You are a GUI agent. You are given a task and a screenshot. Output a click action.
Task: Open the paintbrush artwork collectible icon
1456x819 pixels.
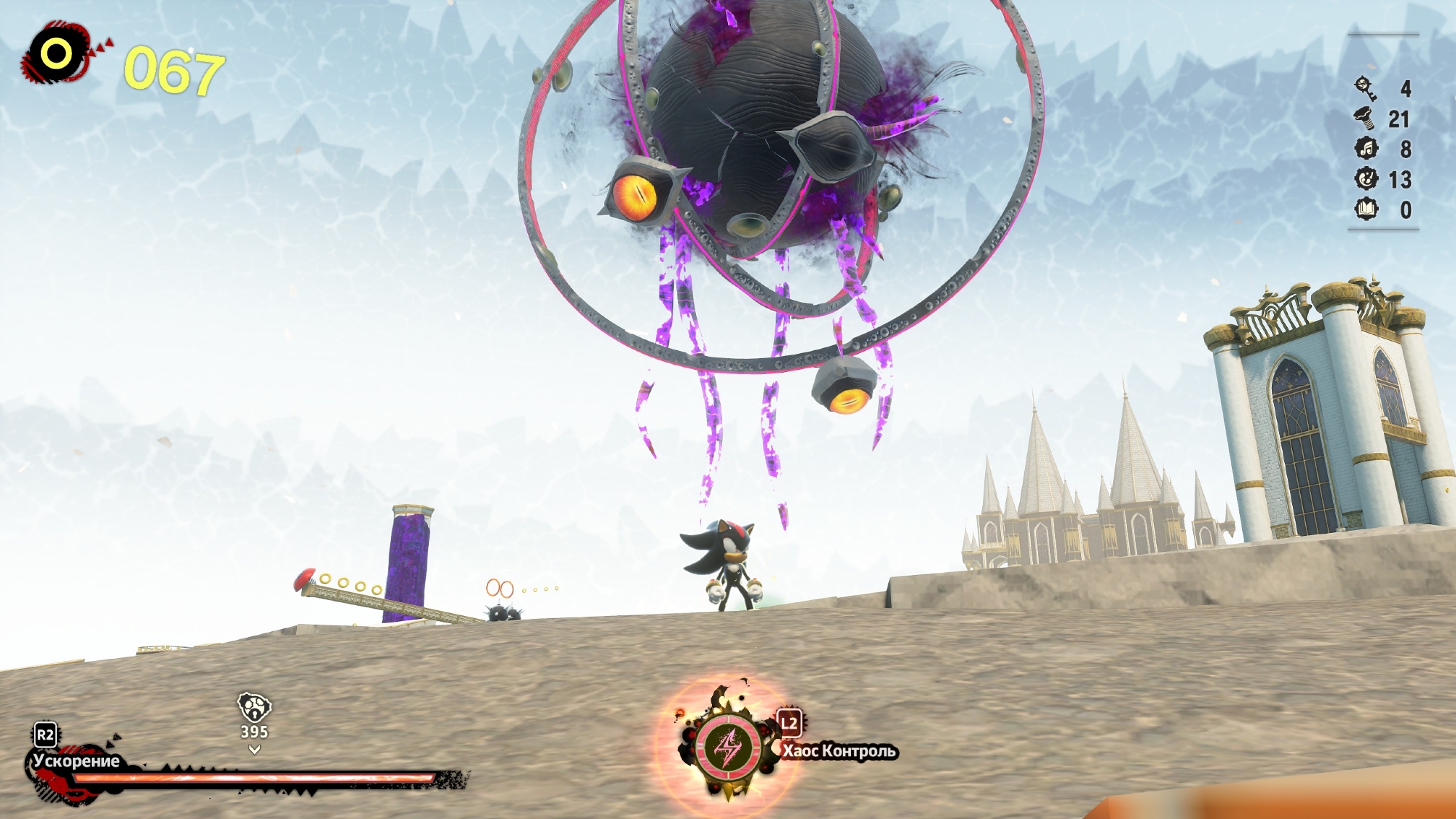tap(1366, 179)
